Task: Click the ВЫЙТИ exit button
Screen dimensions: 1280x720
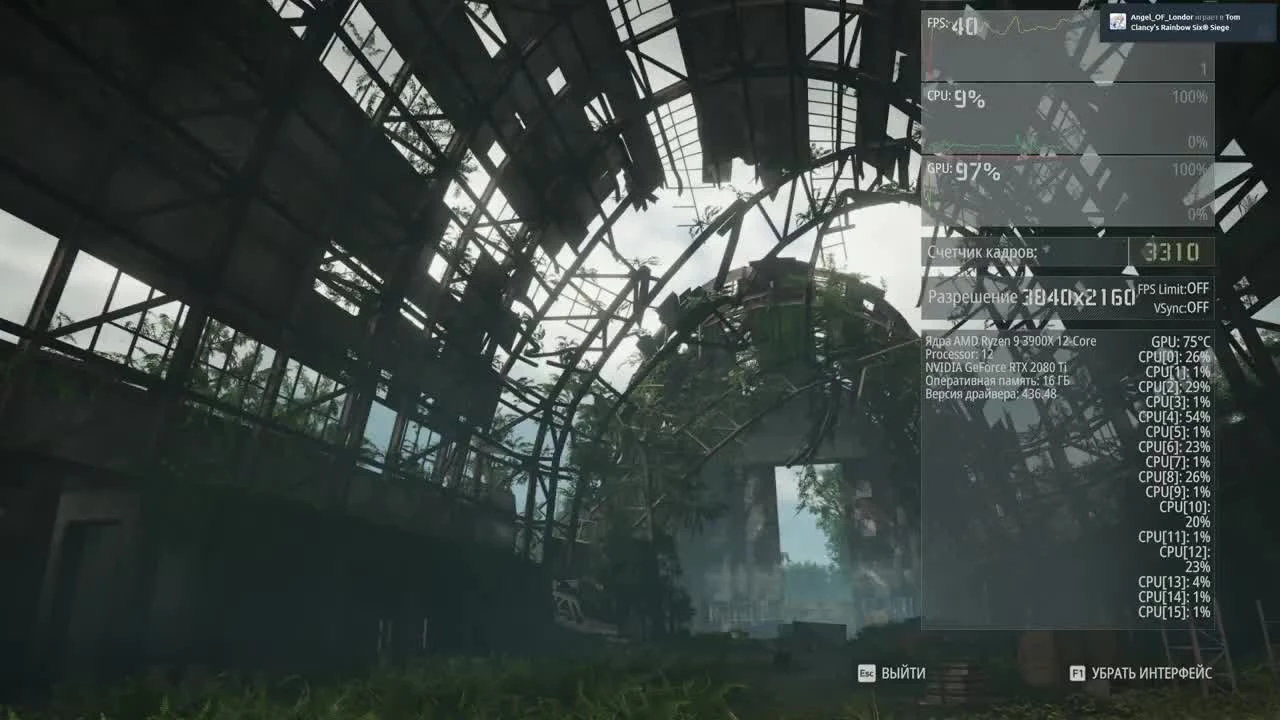Action: [x=902, y=674]
